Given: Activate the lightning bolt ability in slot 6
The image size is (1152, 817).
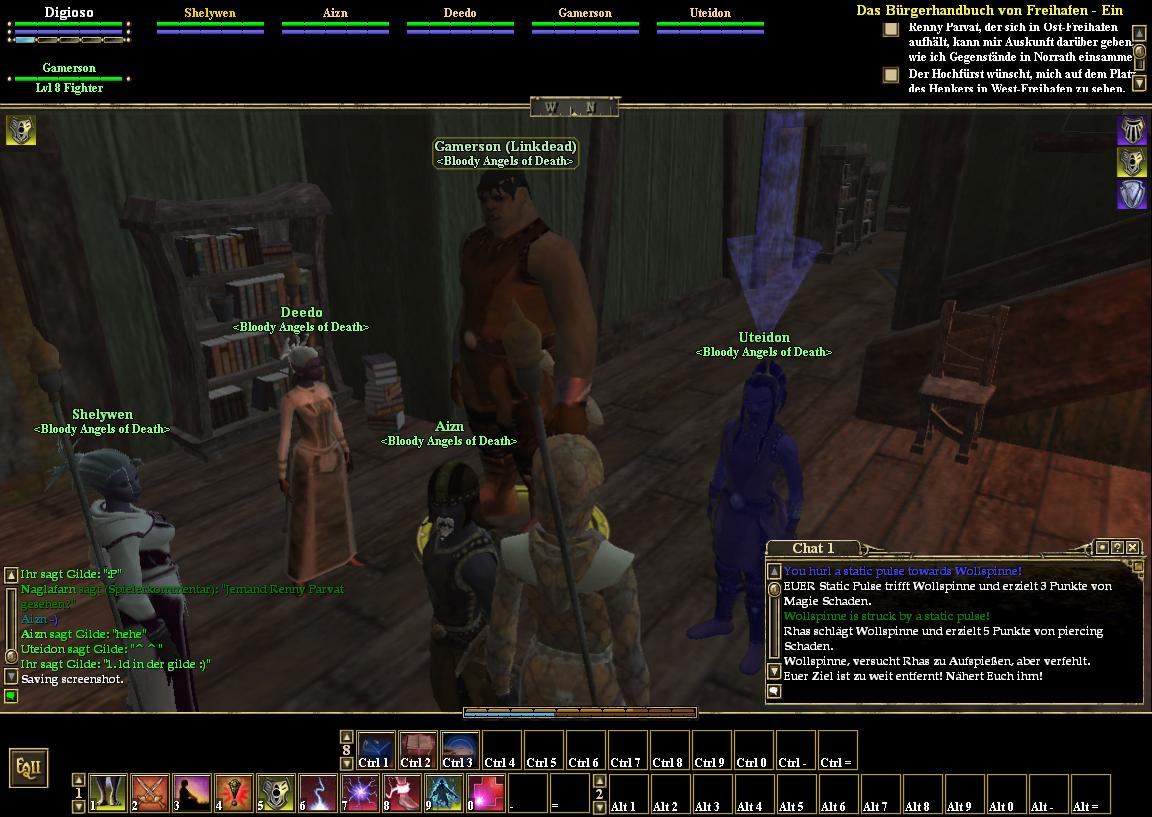Looking at the screenshot, I should (x=318, y=793).
